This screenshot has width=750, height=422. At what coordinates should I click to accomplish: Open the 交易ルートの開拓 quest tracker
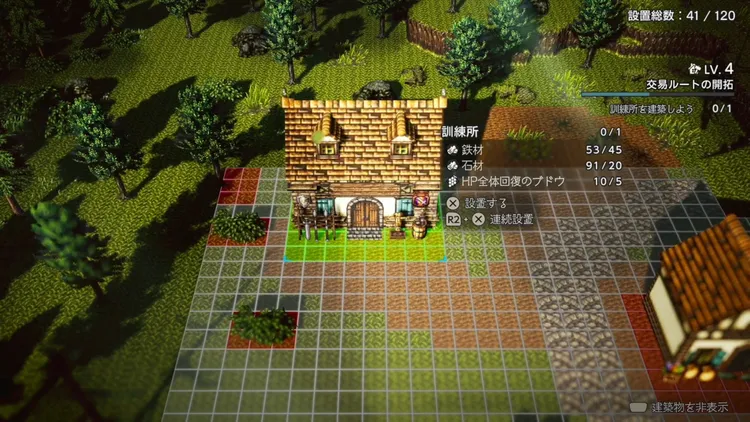tap(689, 84)
